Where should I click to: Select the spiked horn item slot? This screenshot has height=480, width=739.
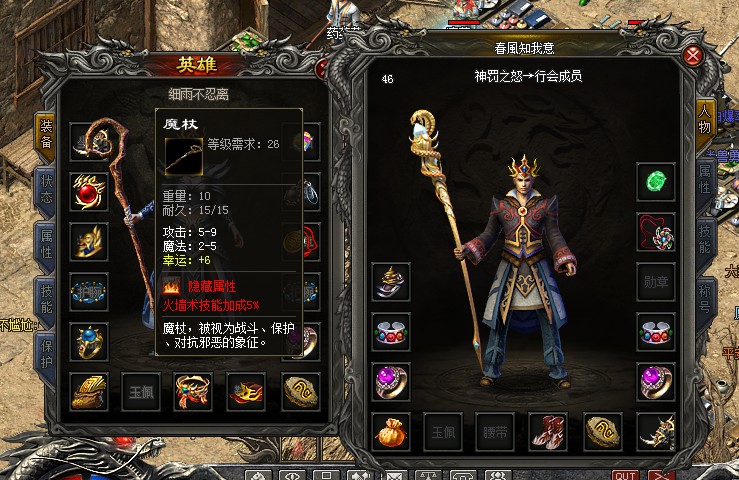tap(656, 431)
